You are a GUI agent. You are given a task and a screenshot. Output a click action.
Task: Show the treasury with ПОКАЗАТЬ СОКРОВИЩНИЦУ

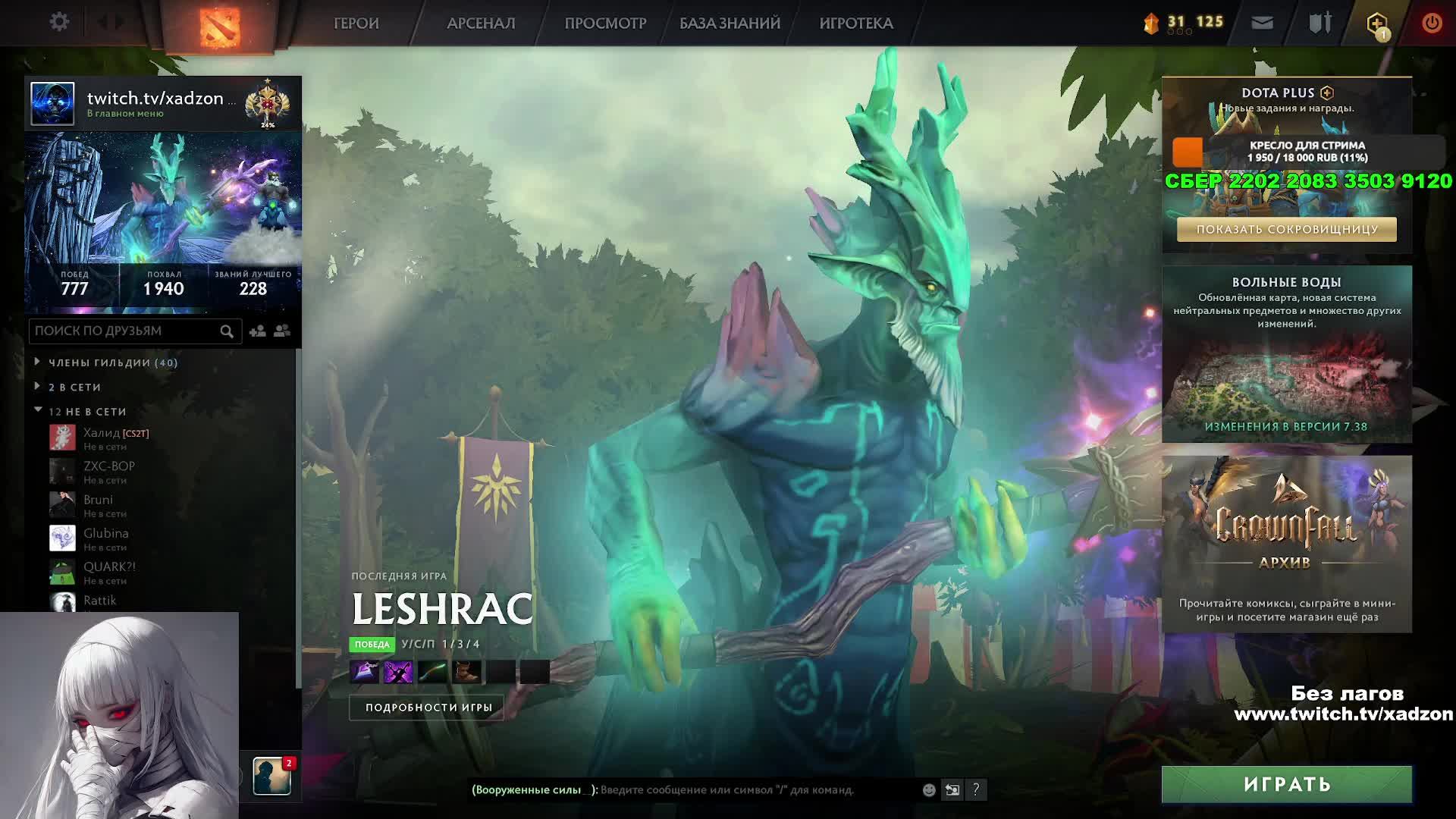tap(1286, 229)
